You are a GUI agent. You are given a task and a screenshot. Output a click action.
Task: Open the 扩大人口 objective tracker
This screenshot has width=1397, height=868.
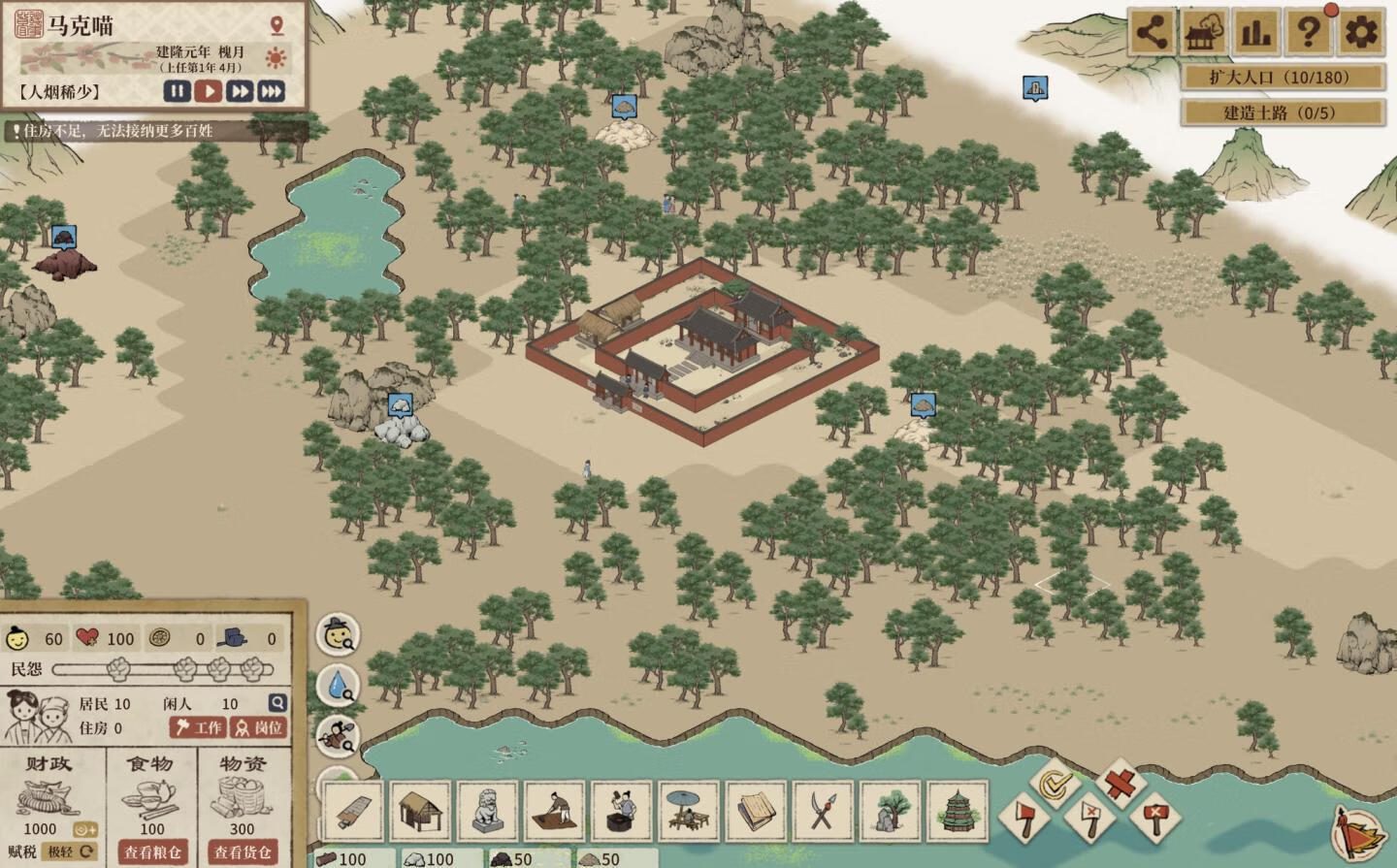tap(1282, 78)
